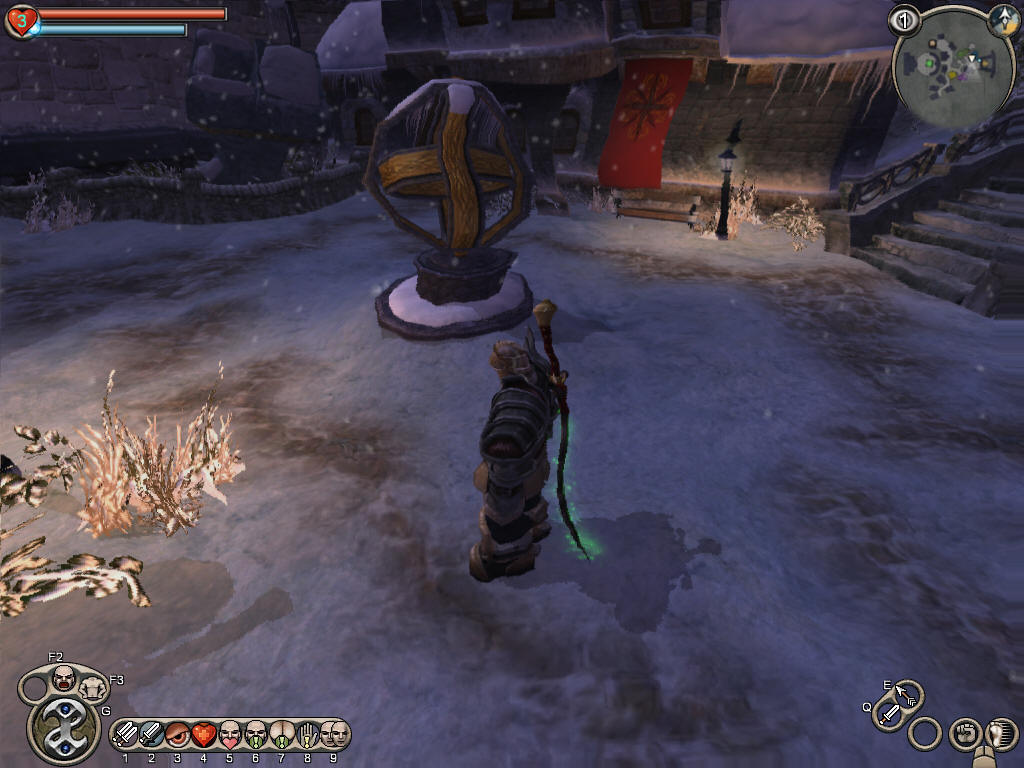Equip the melee sword weapon icon
The width and height of the screenshot is (1024, 768).
coord(889,715)
